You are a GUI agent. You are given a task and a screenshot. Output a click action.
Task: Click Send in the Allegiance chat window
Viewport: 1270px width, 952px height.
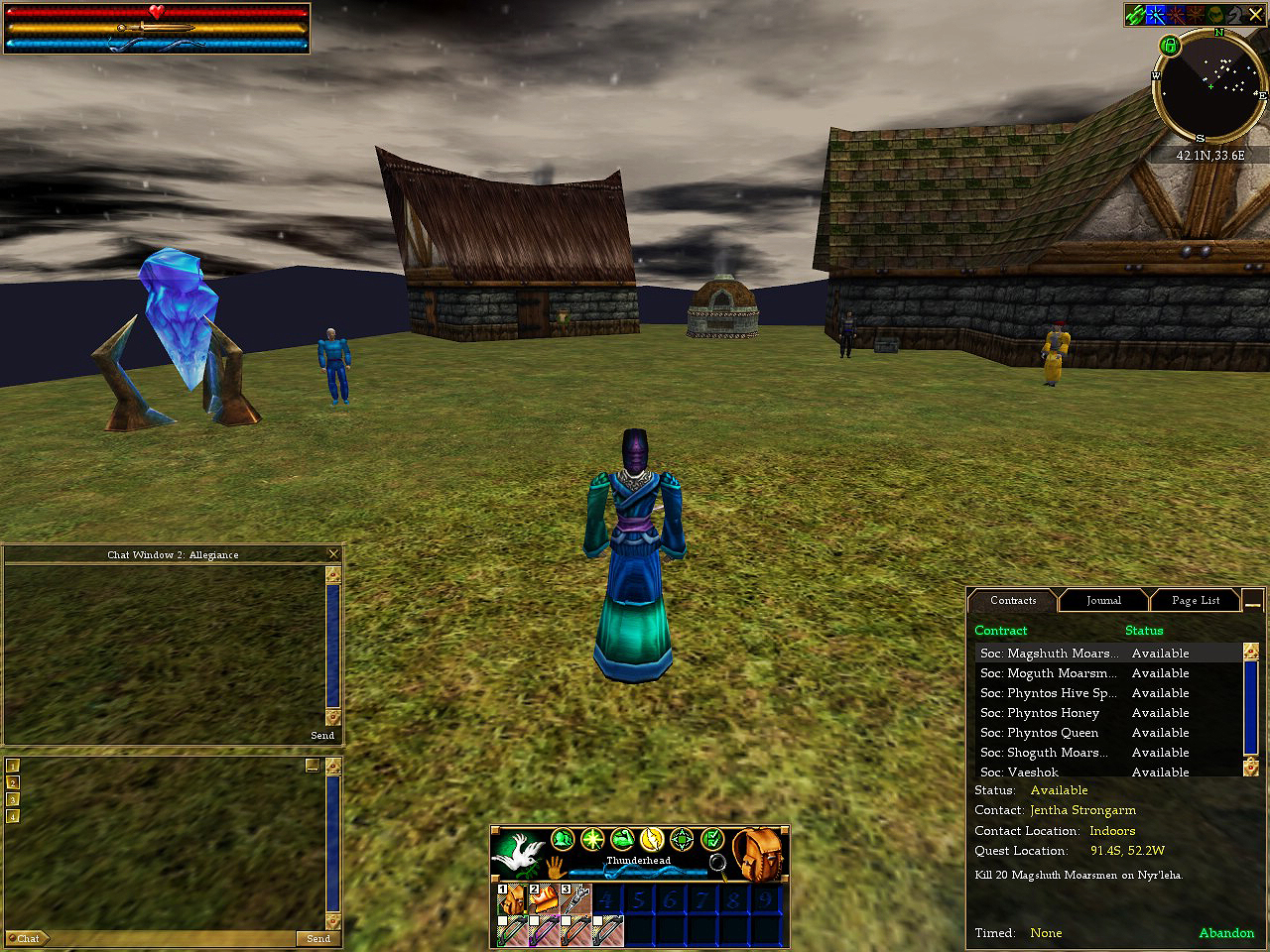pyautogui.click(x=322, y=736)
